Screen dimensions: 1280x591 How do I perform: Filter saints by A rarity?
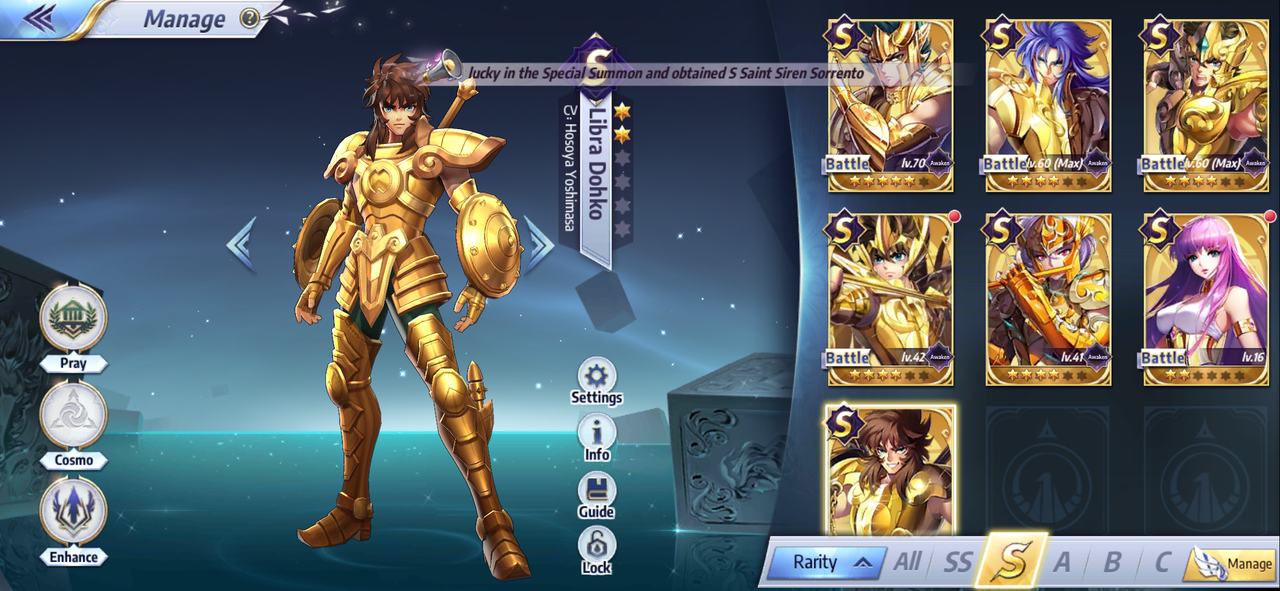pyautogui.click(x=1061, y=562)
